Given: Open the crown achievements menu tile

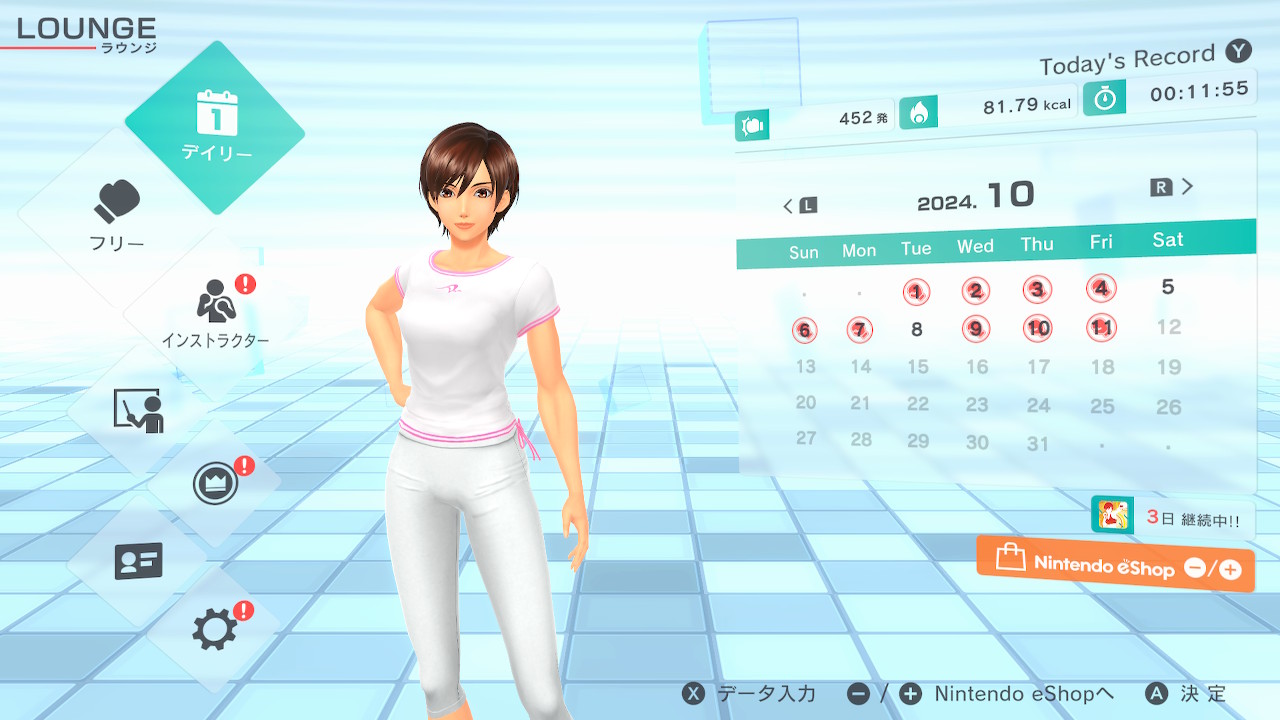Looking at the screenshot, I should coord(215,484).
